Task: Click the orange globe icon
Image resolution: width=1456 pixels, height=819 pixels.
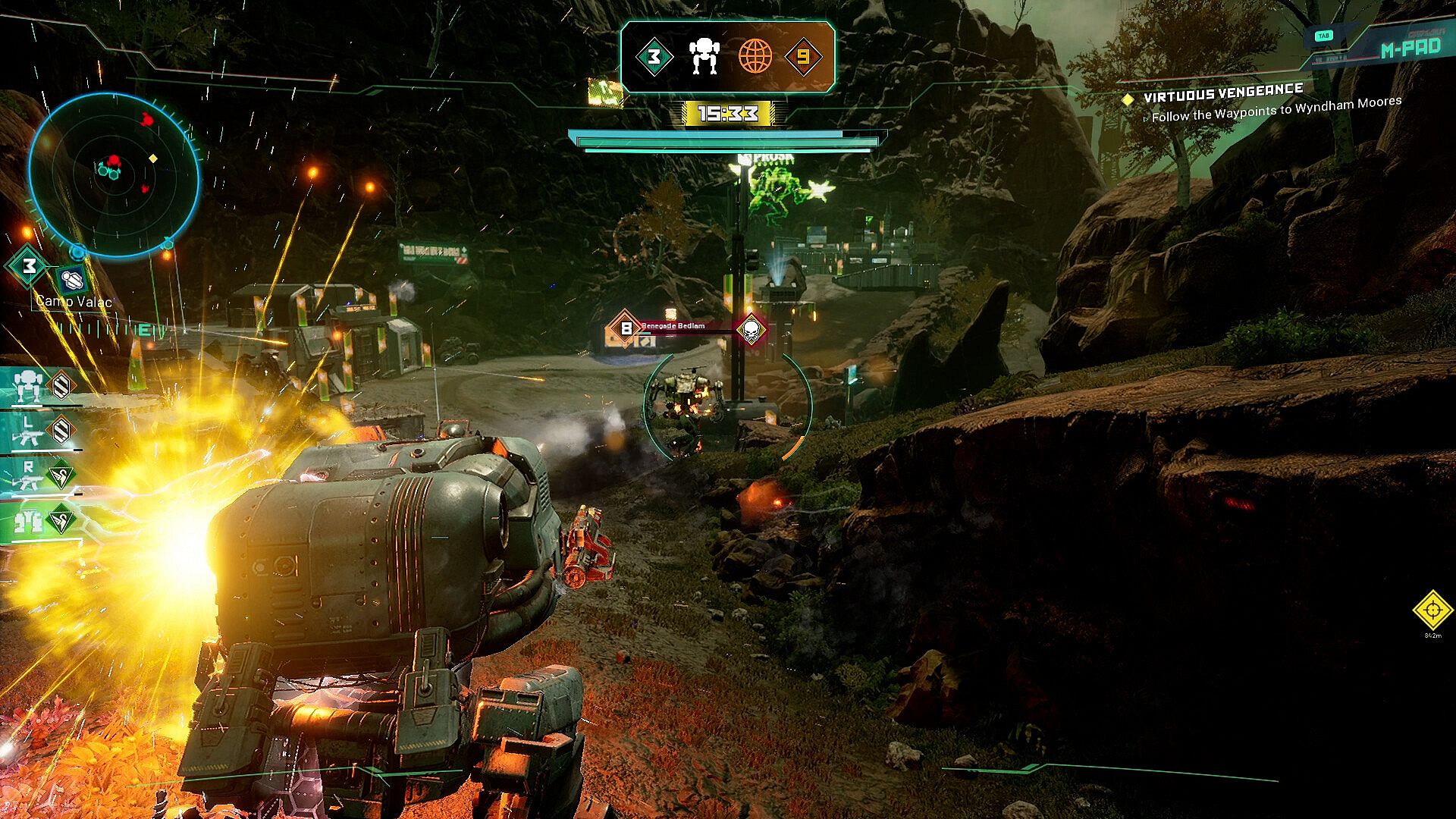Action: tap(755, 57)
